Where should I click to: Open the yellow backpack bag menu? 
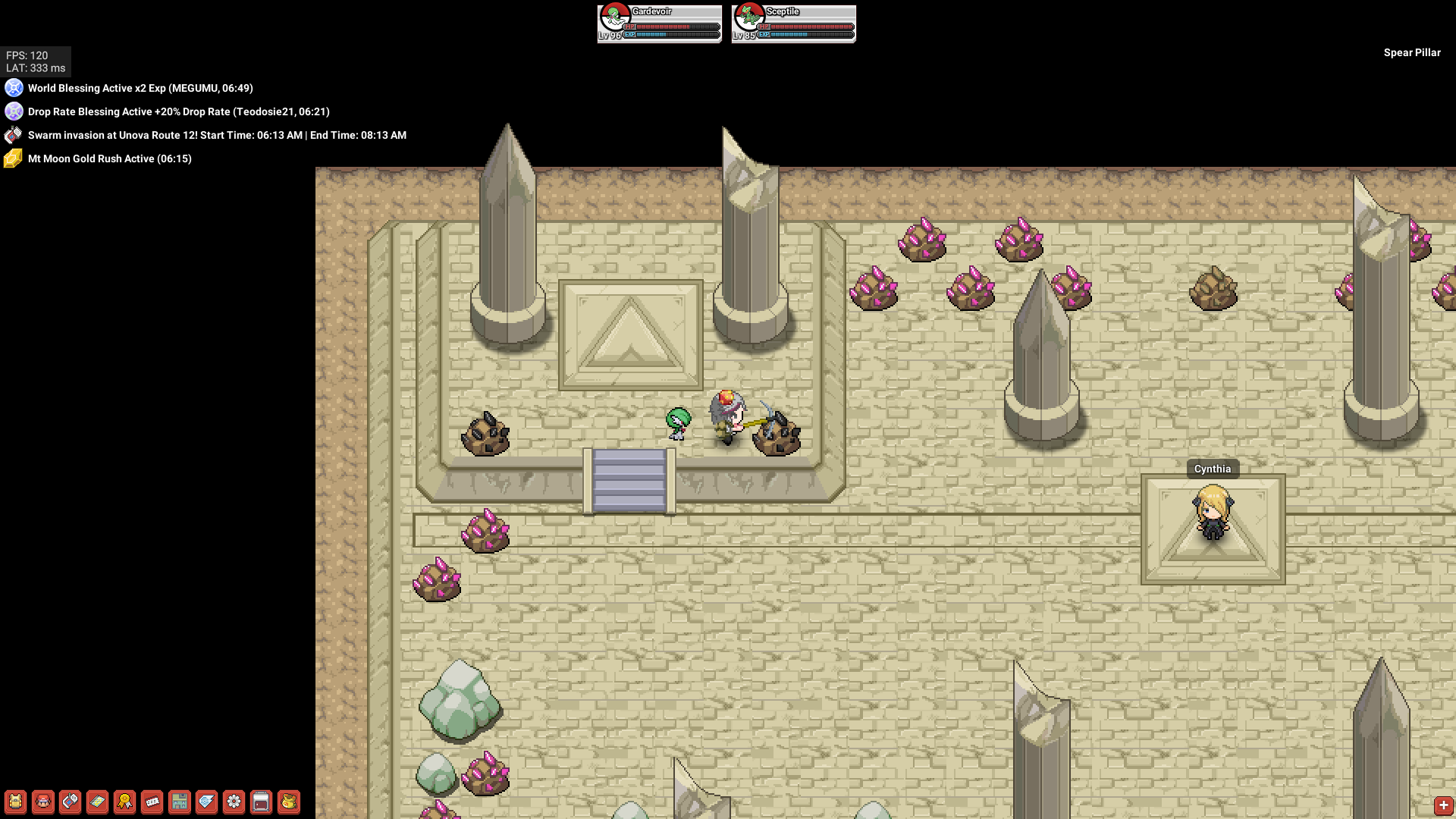pyautogui.click(x=15, y=802)
